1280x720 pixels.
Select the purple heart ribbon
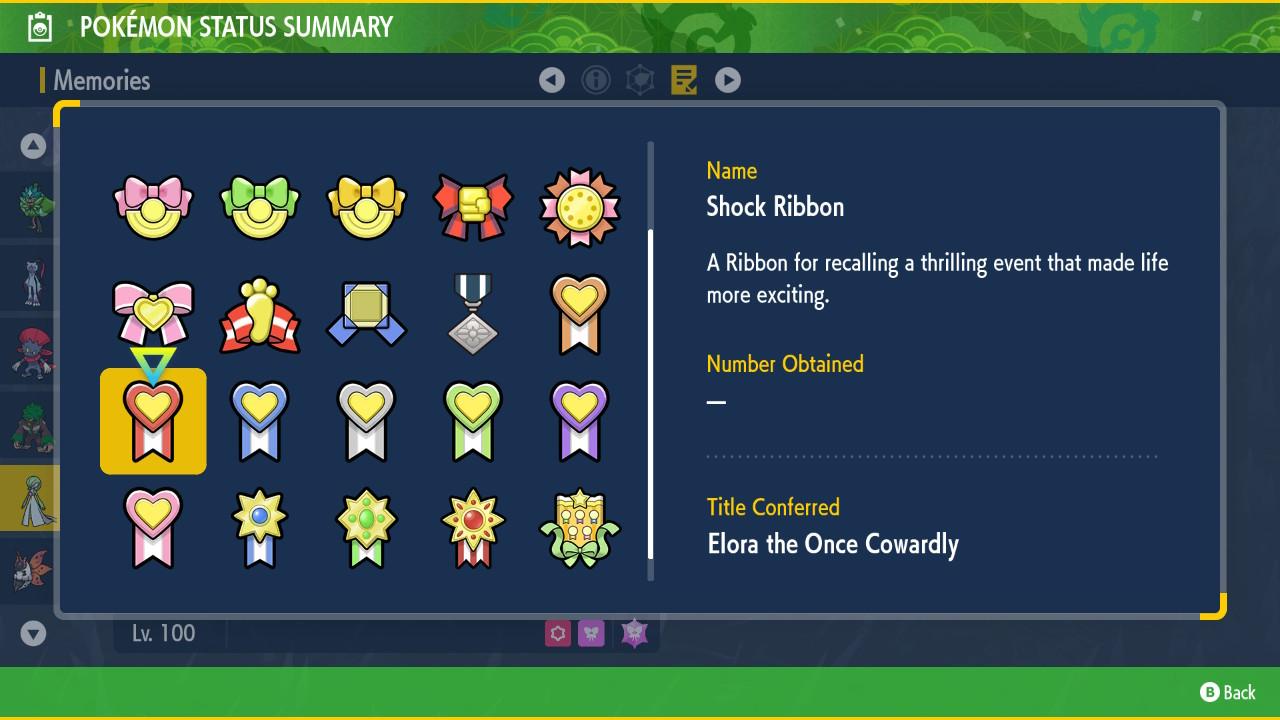coord(580,420)
